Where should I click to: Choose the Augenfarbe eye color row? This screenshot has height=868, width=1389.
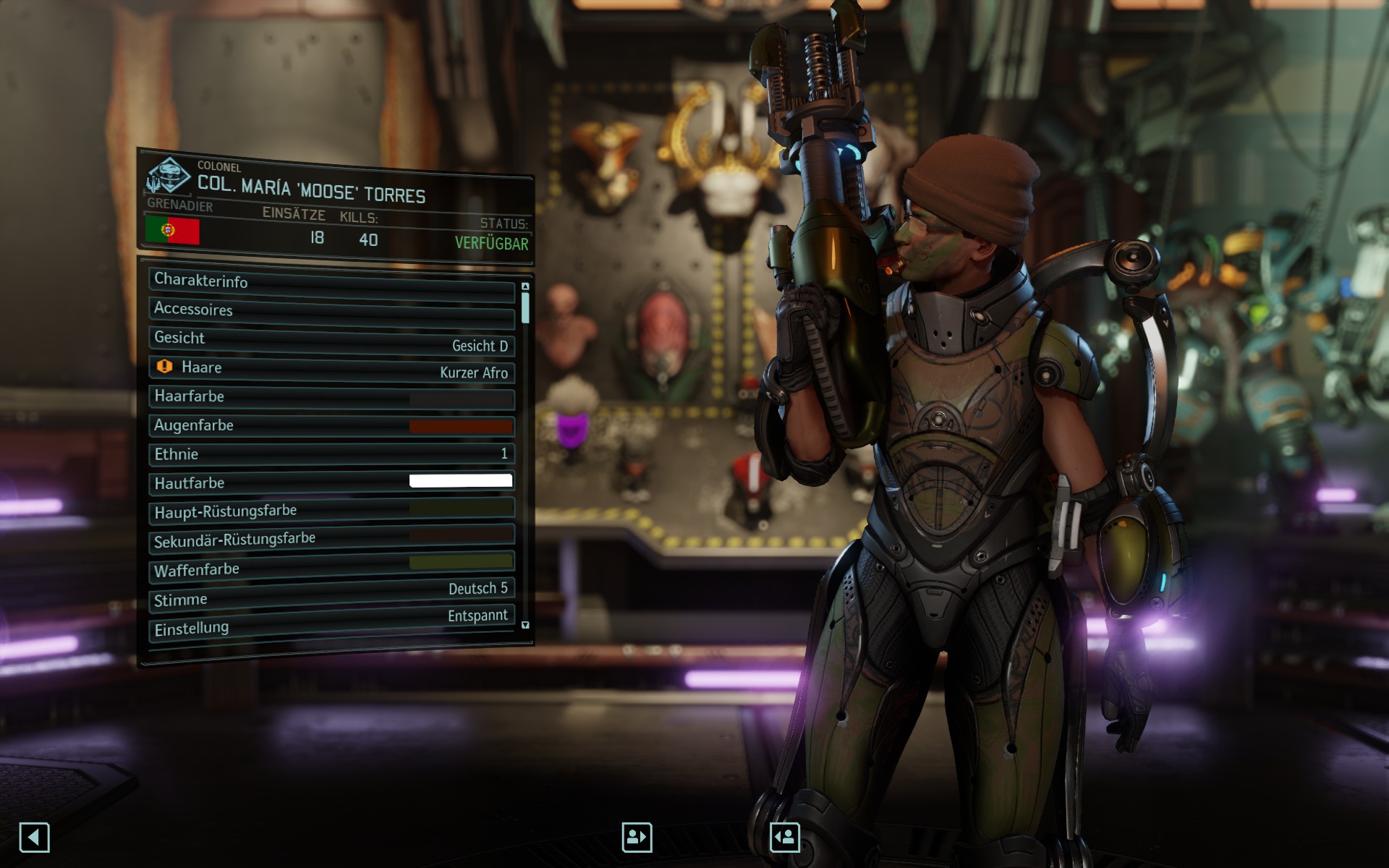(x=331, y=426)
